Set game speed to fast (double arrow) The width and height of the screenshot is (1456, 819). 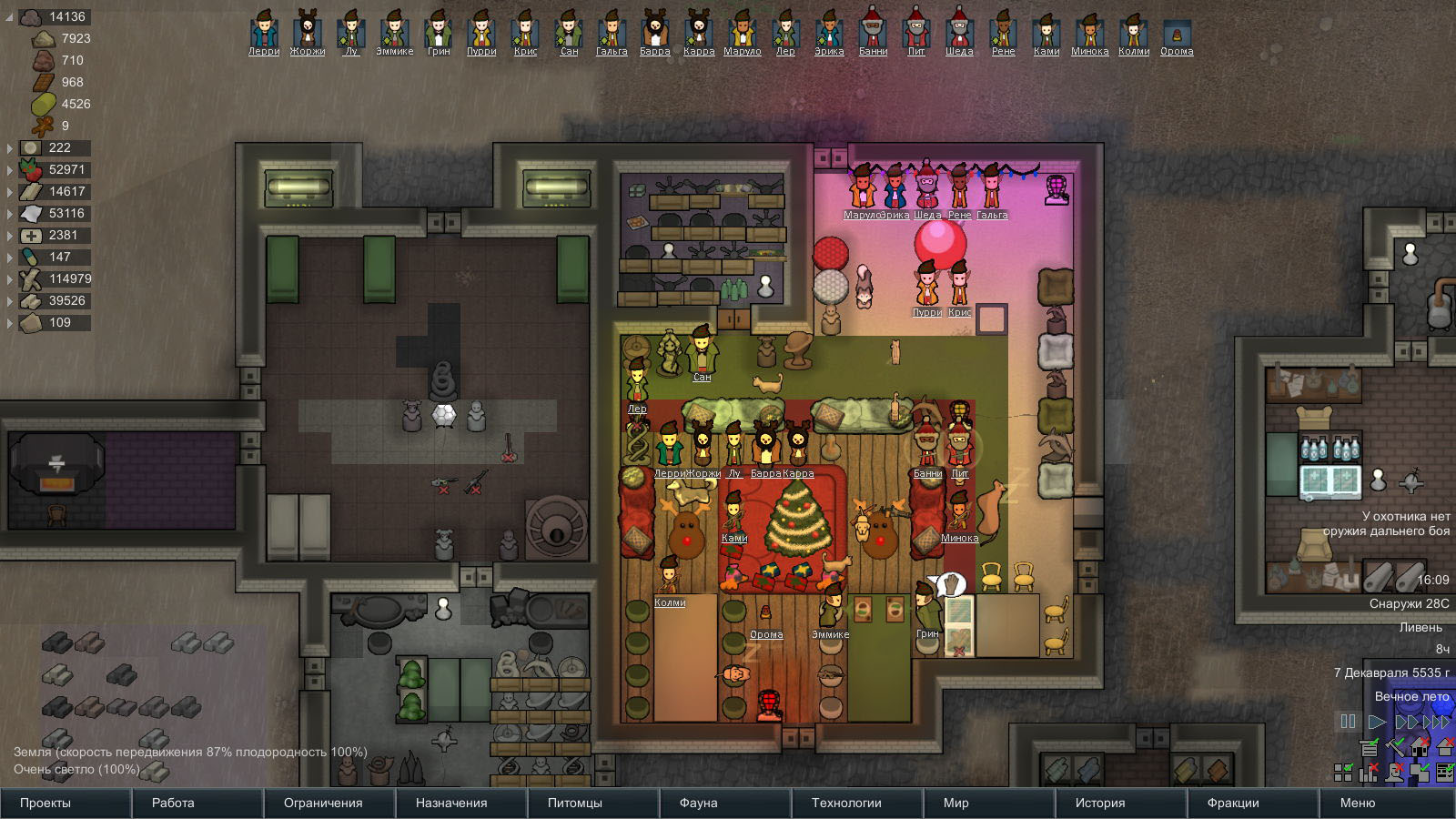[1406, 722]
